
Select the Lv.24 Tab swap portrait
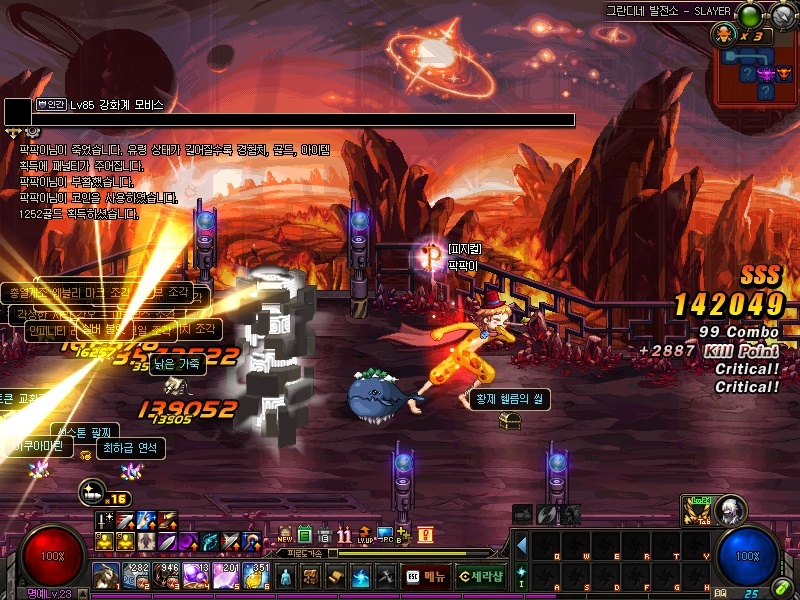click(695, 510)
